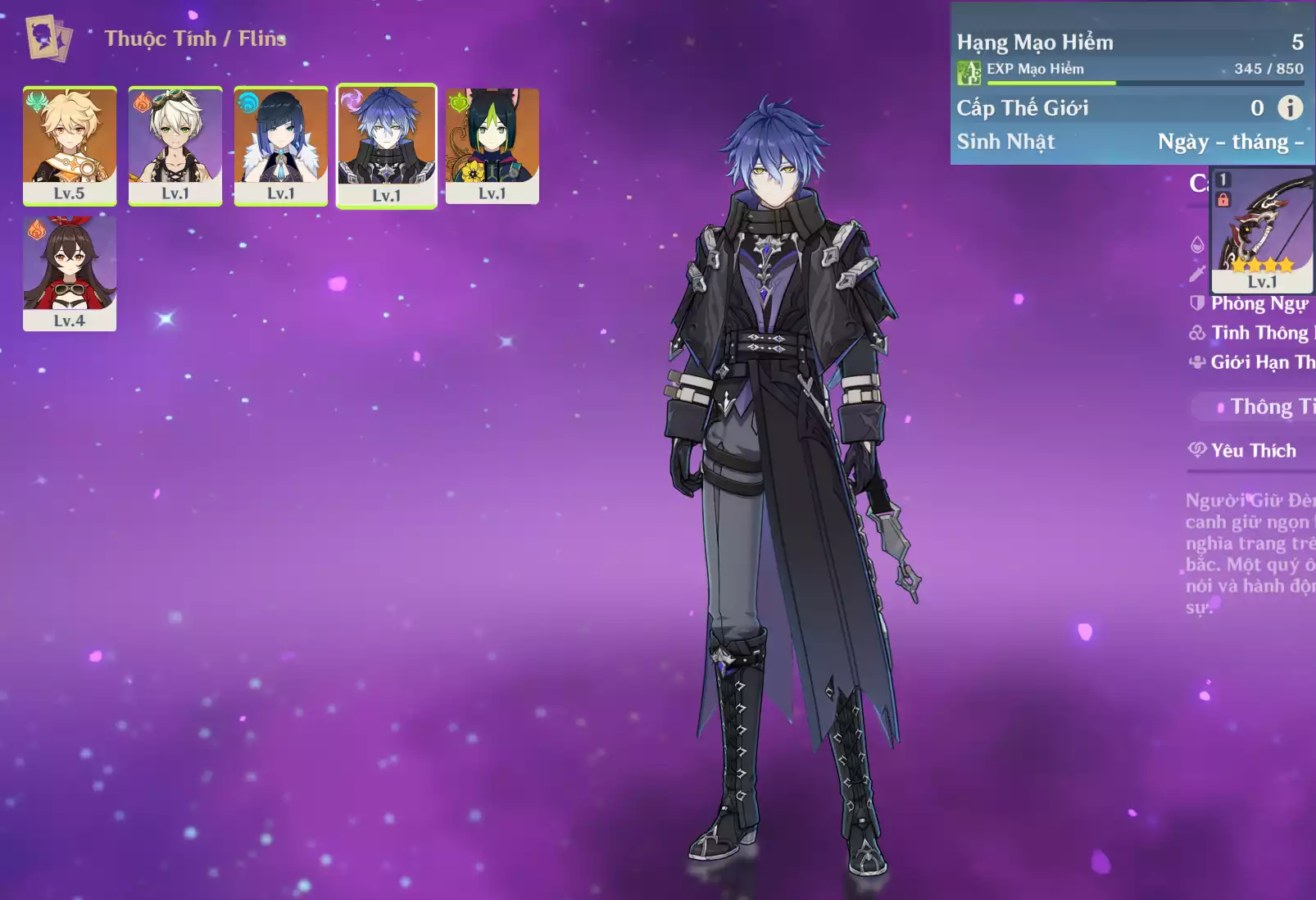Pick the highlighted Flins portrait
Image resolution: width=1316 pixels, height=900 pixels.
click(387, 146)
